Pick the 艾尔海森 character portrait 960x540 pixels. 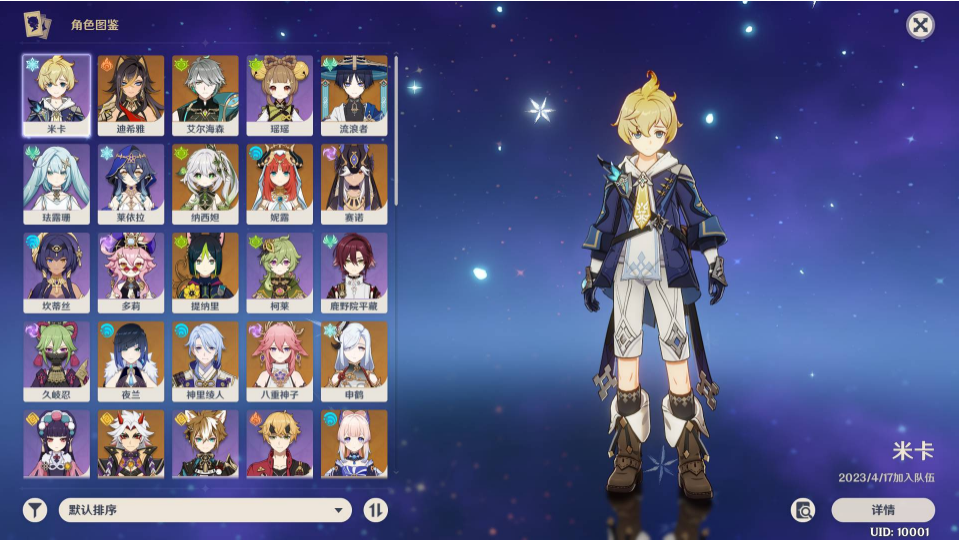point(205,95)
